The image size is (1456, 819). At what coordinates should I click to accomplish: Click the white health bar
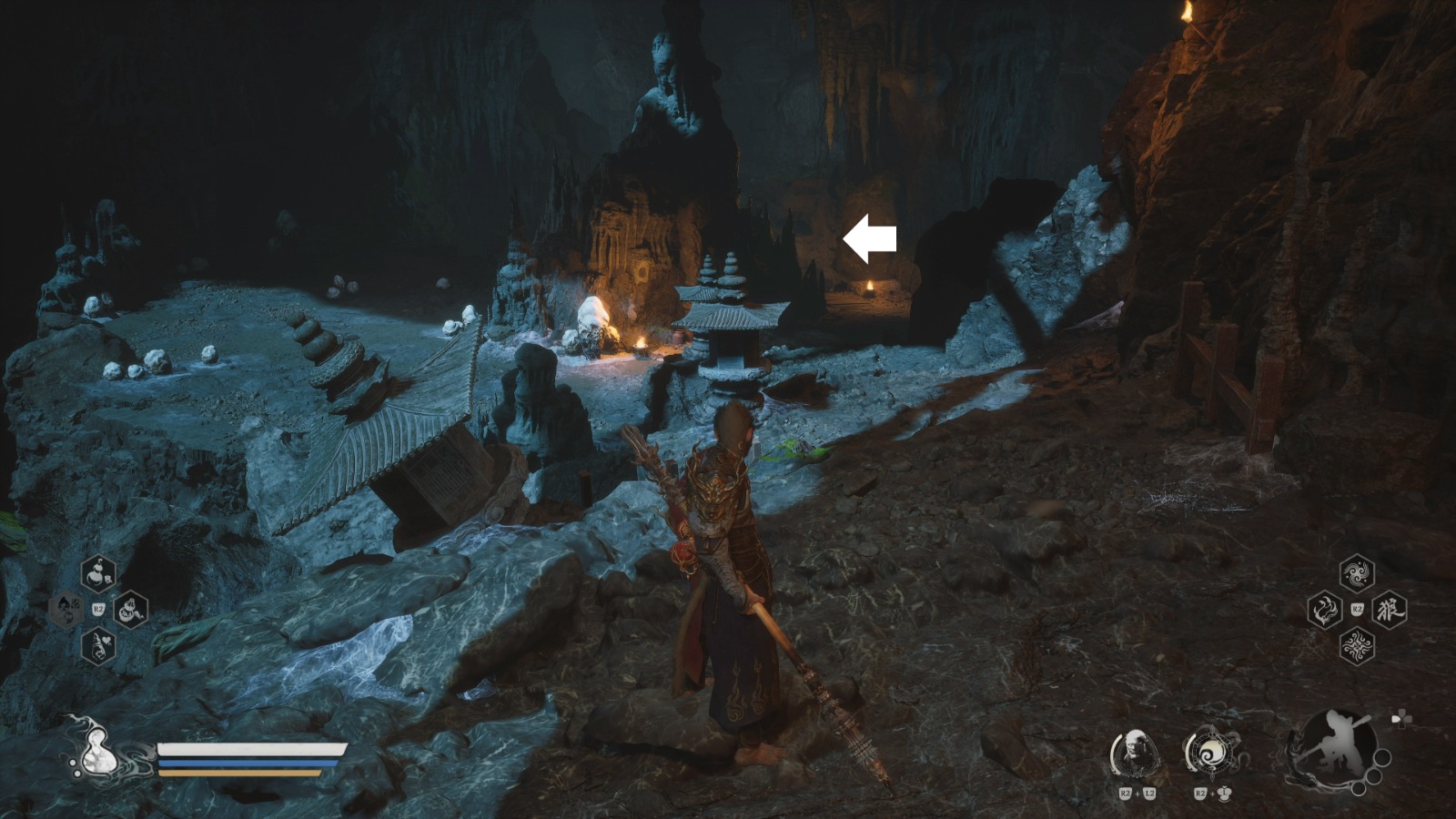click(250, 749)
